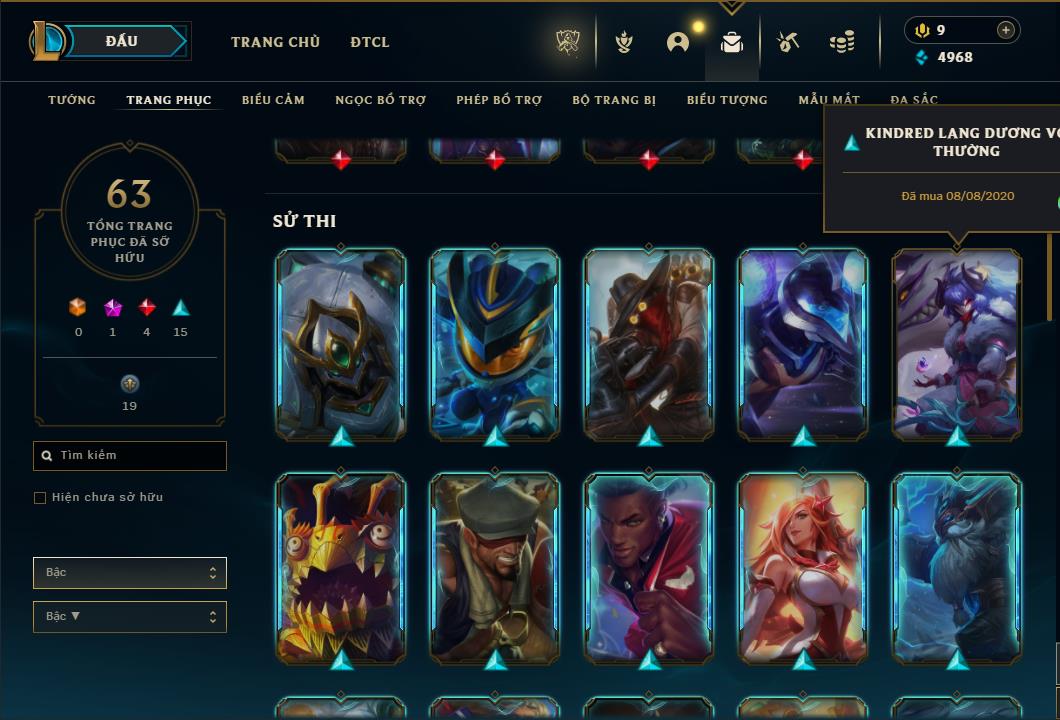
Task: Select the PHÉP BỔ TRỢ tab
Action: [x=499, y=100]
